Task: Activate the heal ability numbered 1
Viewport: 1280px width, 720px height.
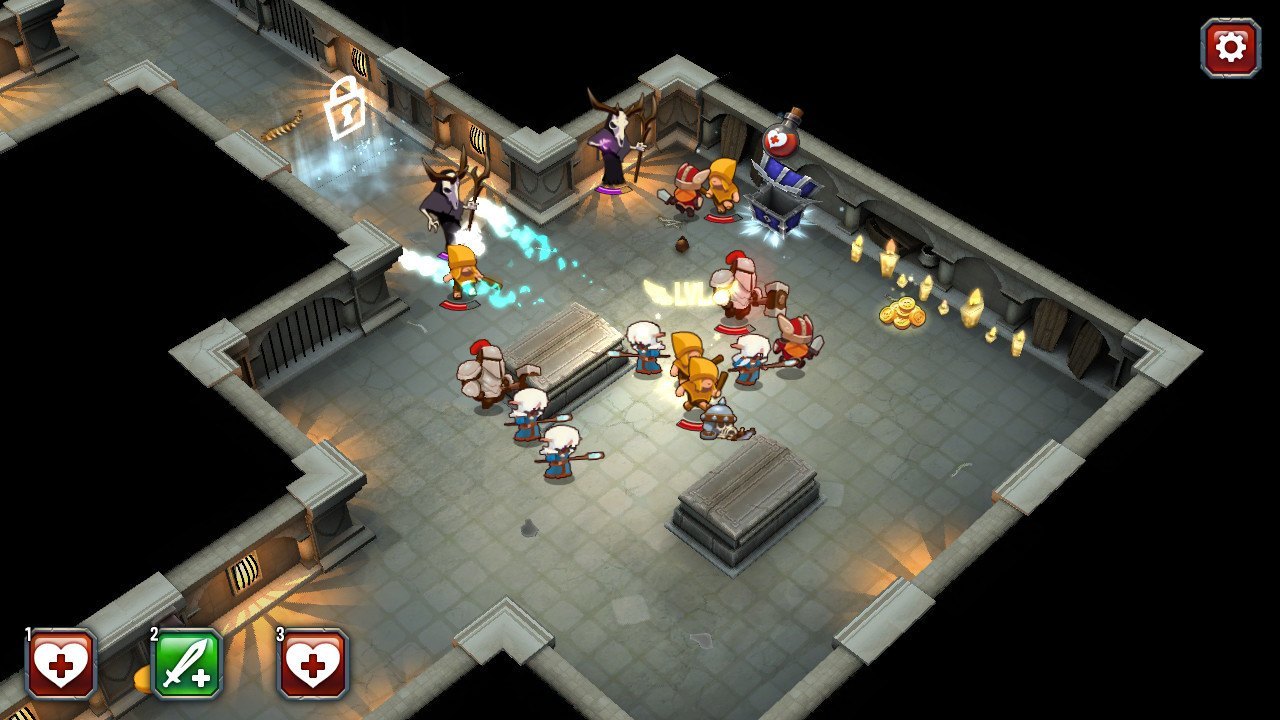Action: point(61,664)
